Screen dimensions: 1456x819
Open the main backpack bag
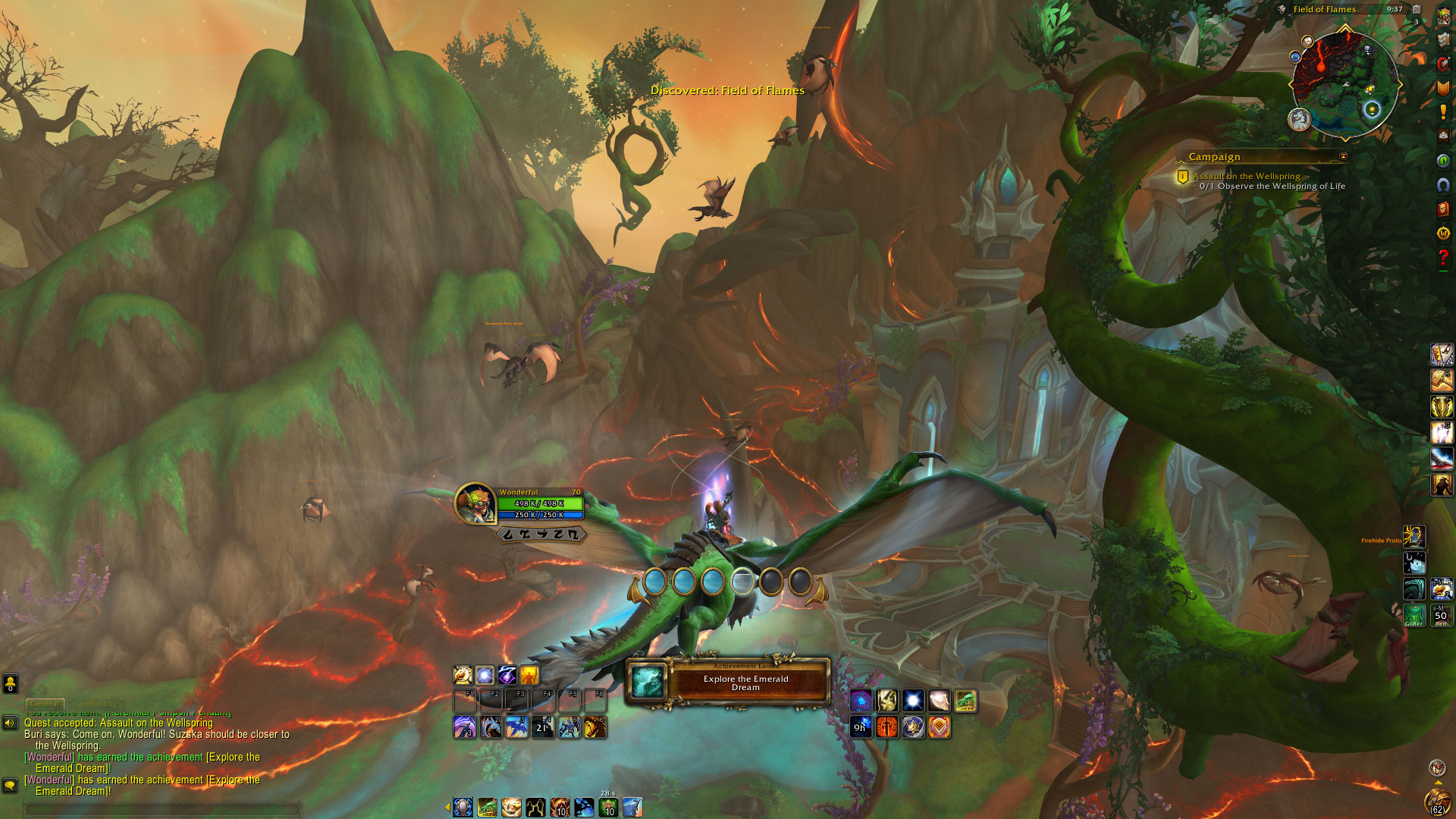click(1436, 800)
